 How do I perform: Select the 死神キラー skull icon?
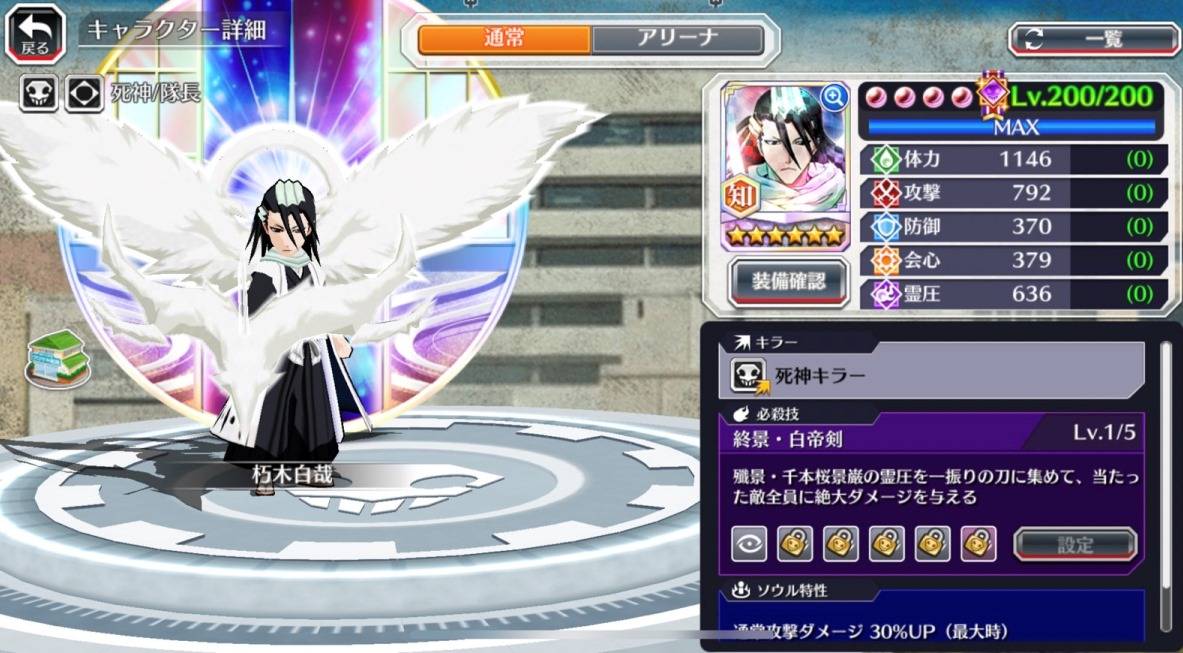click(x=749, y=376)
